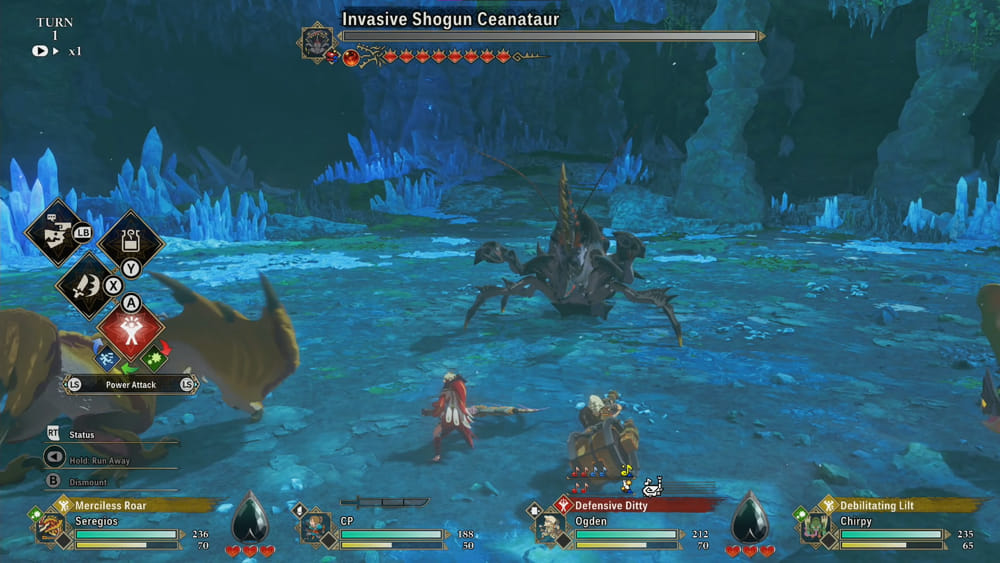1000x563 pixels.
Task: Open the sword skills command diamond
Action: pyautogui.click(x=88, y=284)
